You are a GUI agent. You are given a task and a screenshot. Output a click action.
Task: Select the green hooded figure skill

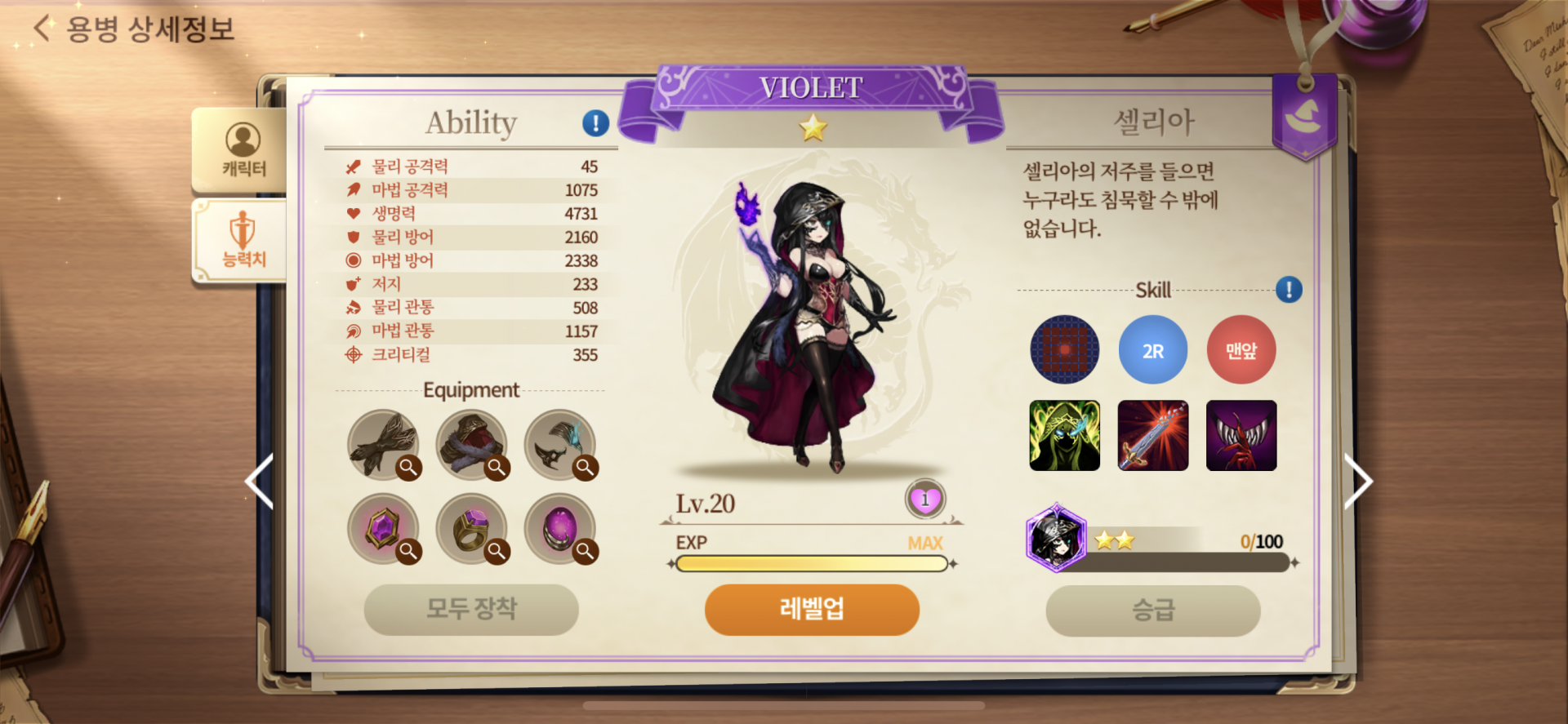coord(1064,435)
